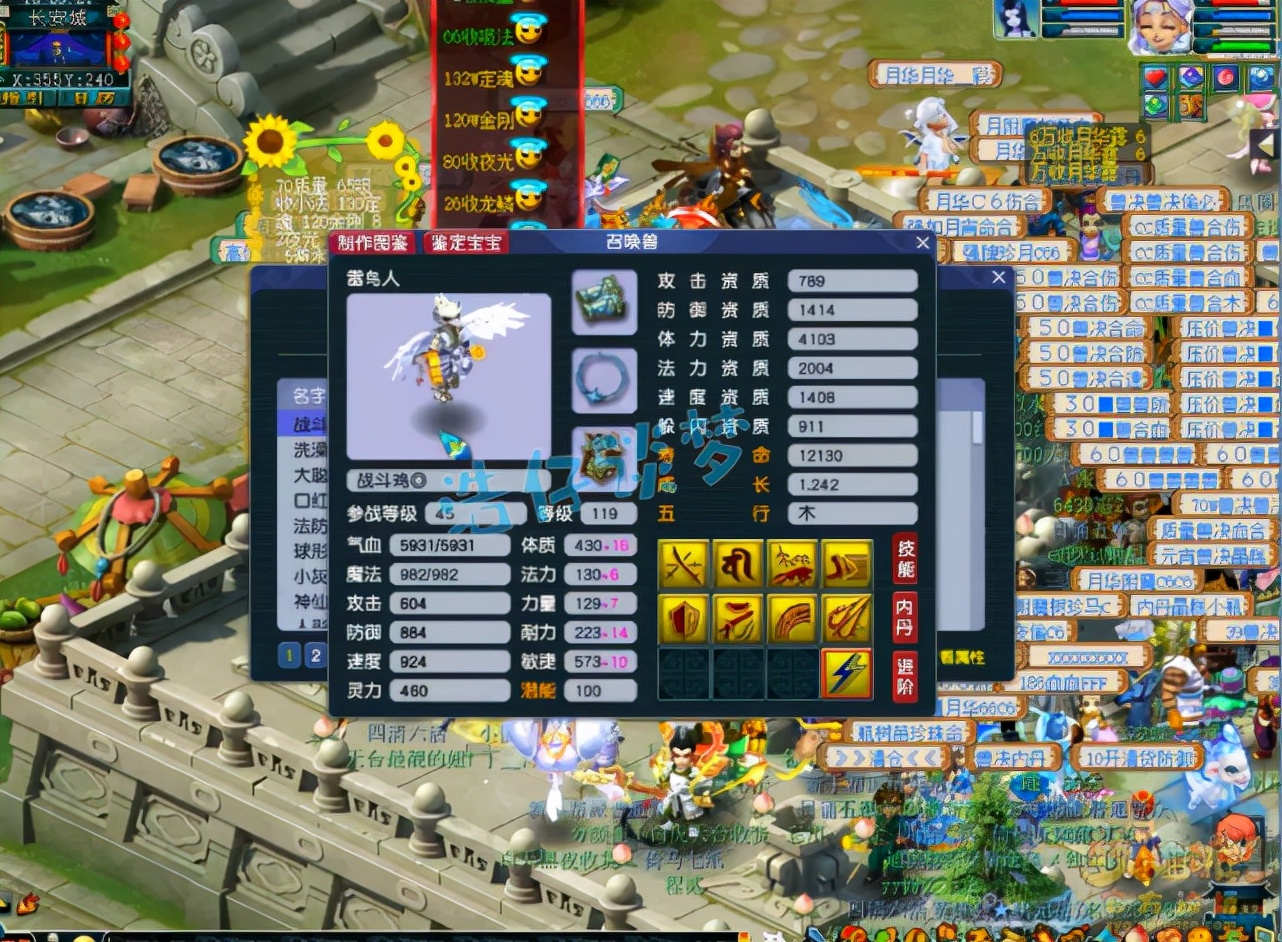The width and height of the screenshot is (1282, 942).
Task: Click the blue ring collar equipment slot
Action: pos(604,380)
